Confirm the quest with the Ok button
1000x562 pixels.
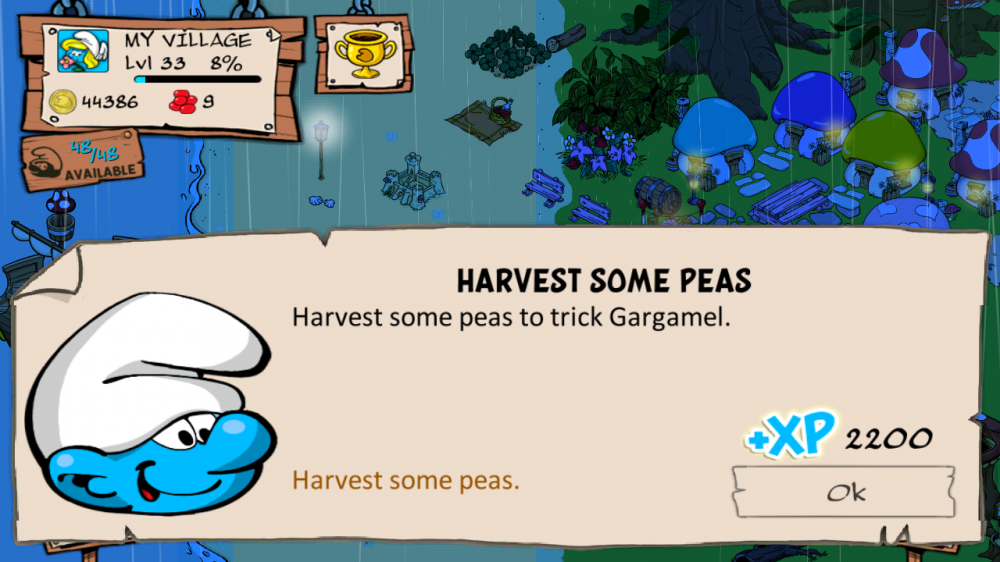[x=843, y=492]
